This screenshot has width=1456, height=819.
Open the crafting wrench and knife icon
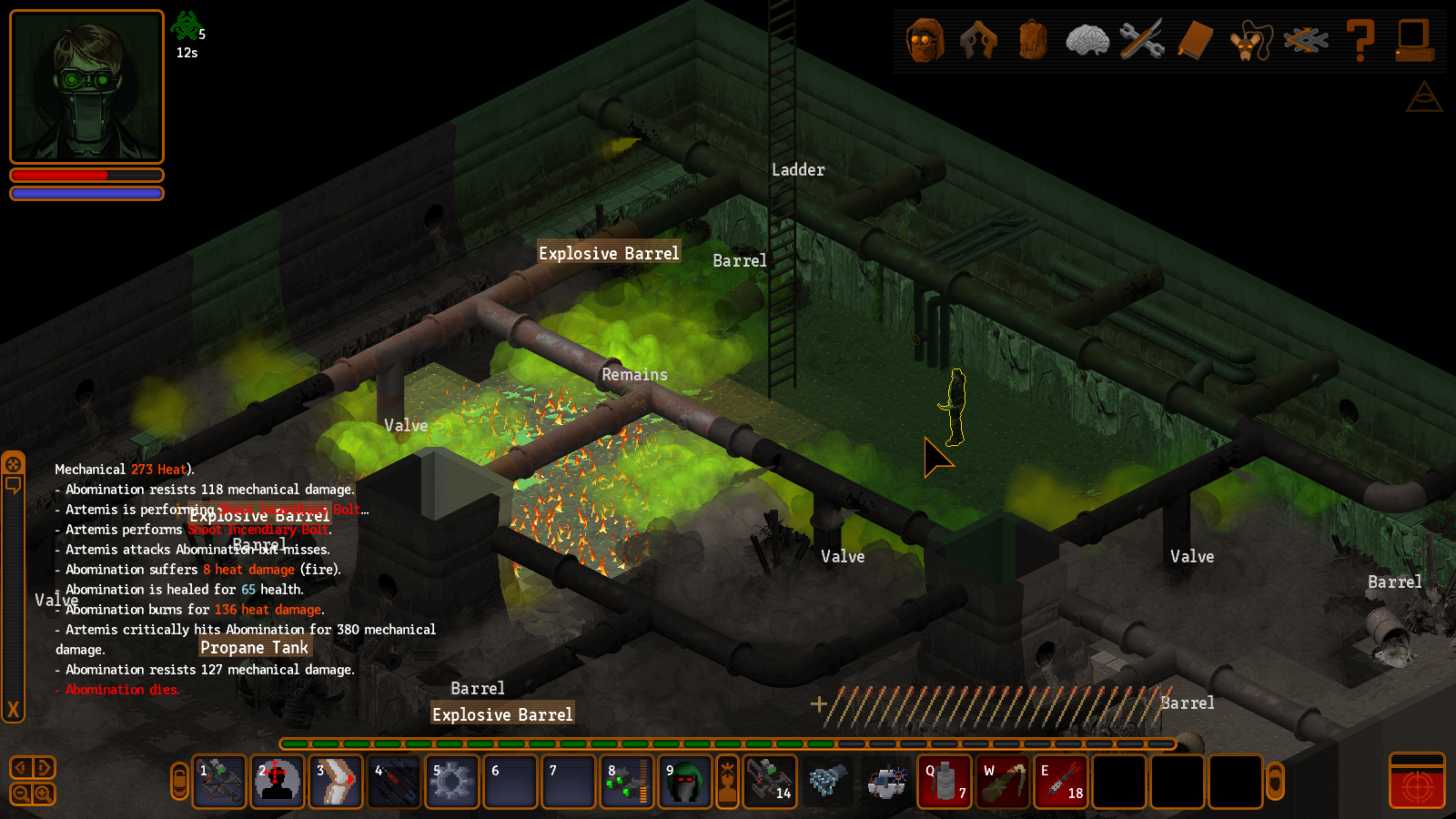(1141, 41)
